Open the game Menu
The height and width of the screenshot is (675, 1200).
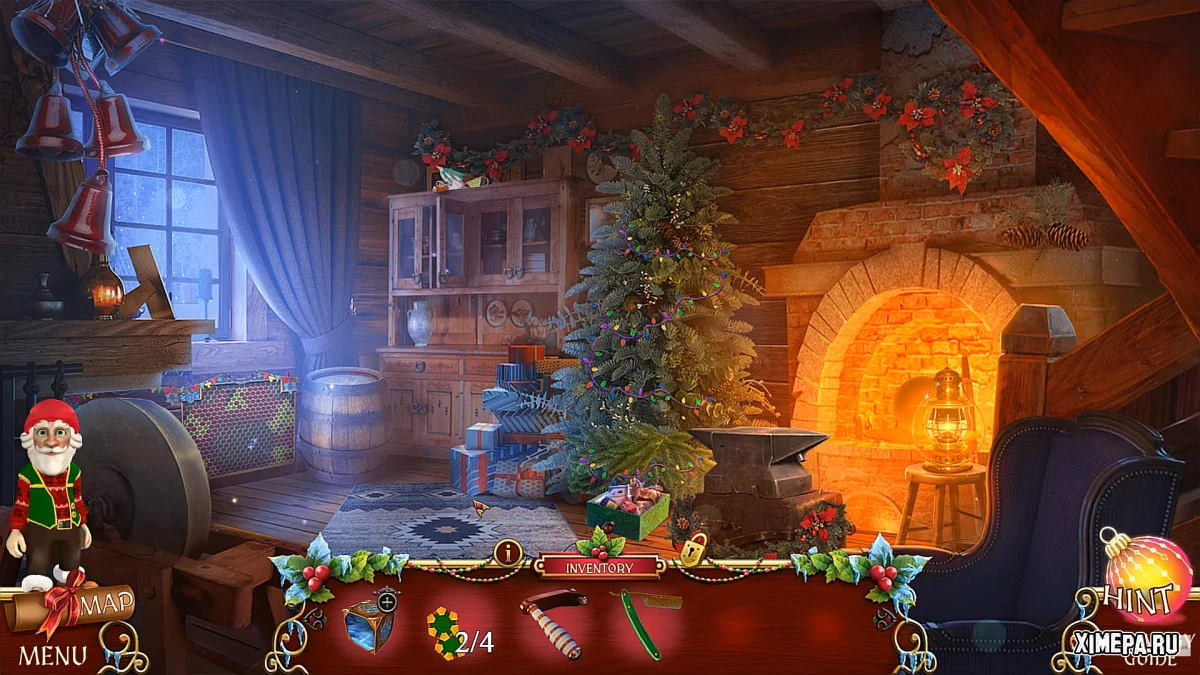click(52, 656)
